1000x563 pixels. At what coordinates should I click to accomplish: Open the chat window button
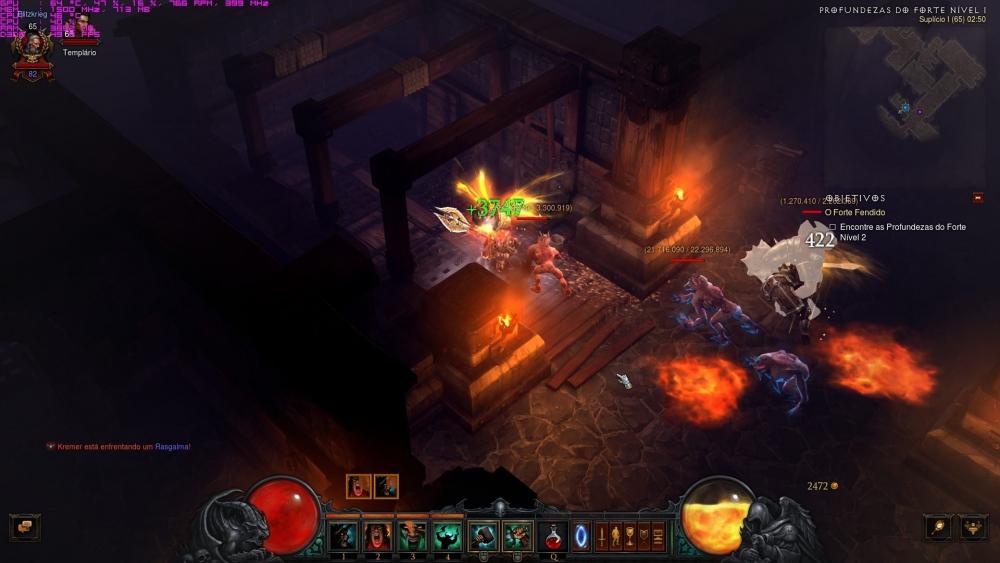[24, 527]
